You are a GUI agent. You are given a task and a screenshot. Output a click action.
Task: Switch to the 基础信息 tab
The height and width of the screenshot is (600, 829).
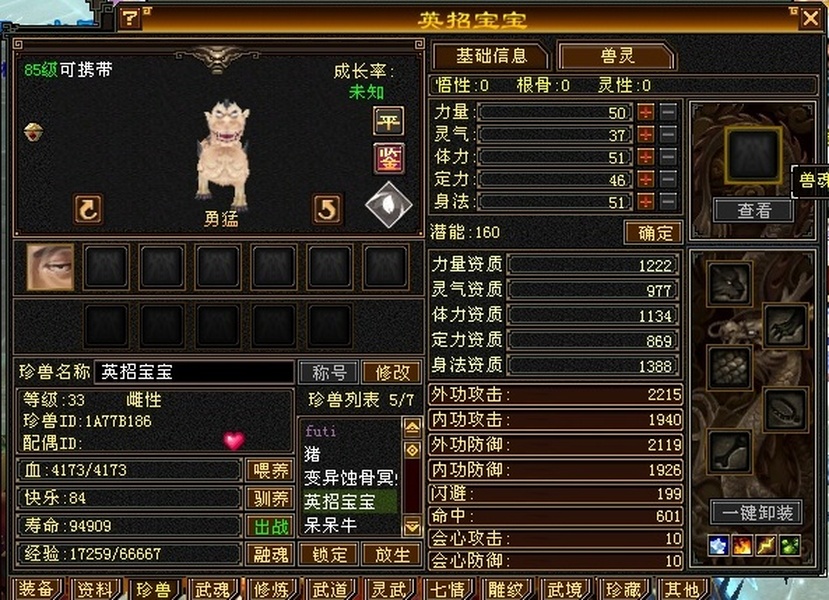click(x=489, y=56)
